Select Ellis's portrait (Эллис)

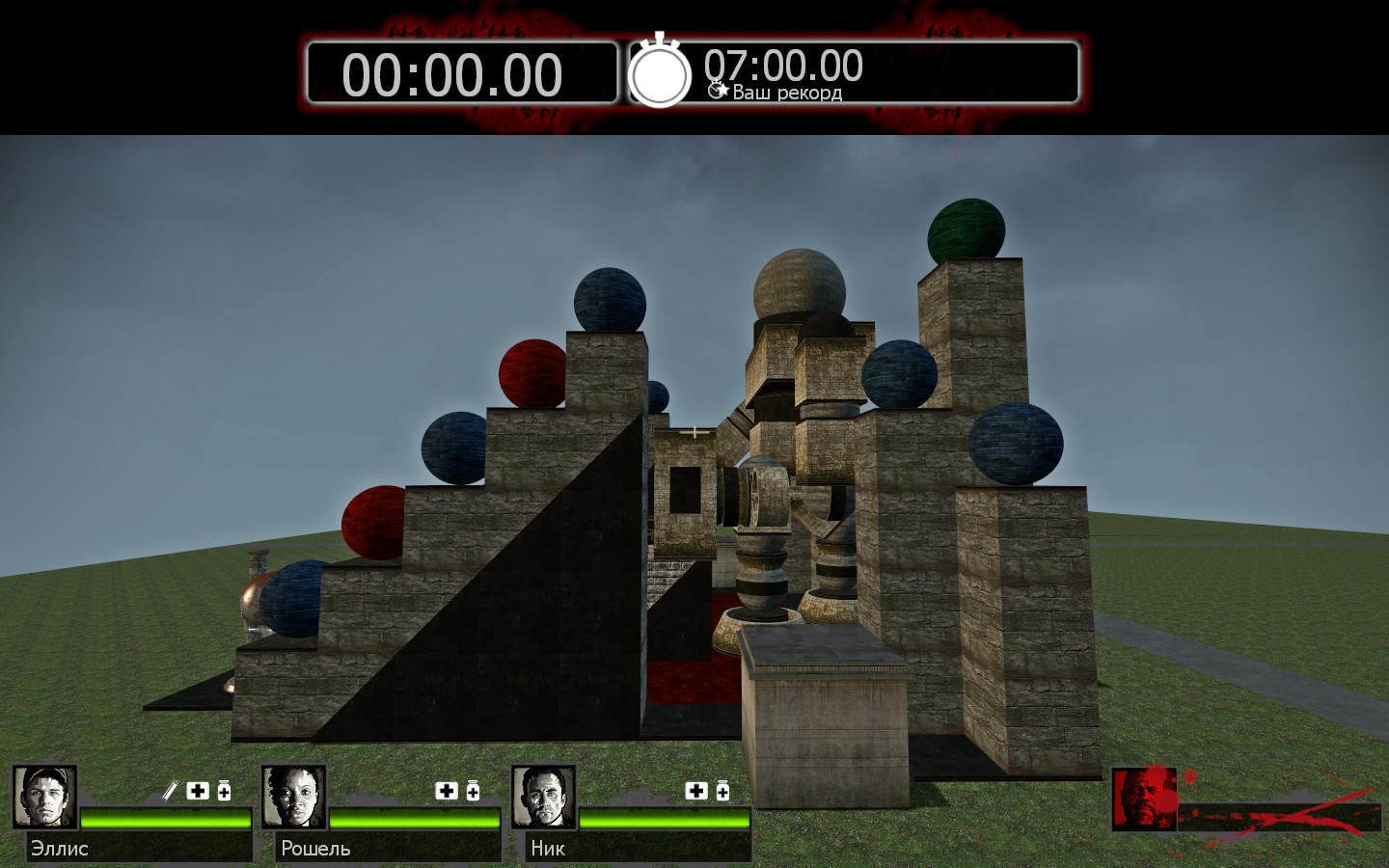tap(45, 797)
